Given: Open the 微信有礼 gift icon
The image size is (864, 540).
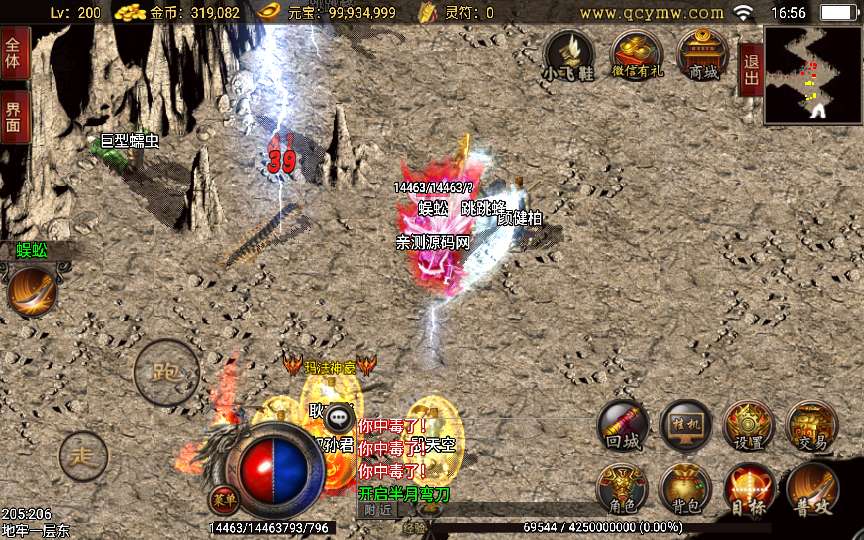Looking at the screenshot, I should (x=636, y=54).
